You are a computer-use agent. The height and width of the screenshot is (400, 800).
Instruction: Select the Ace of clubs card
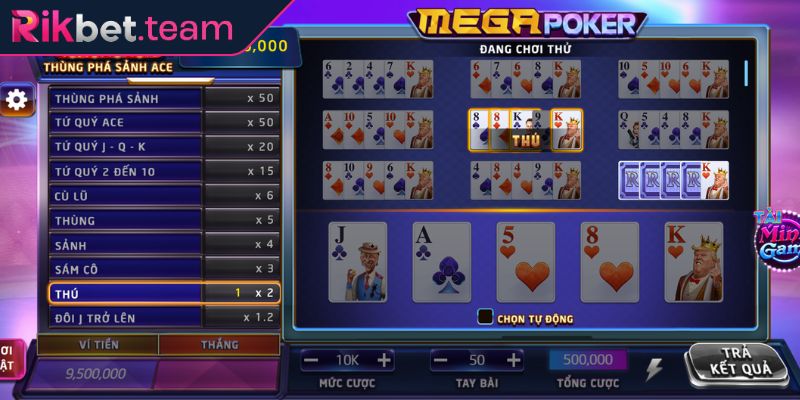442,262
